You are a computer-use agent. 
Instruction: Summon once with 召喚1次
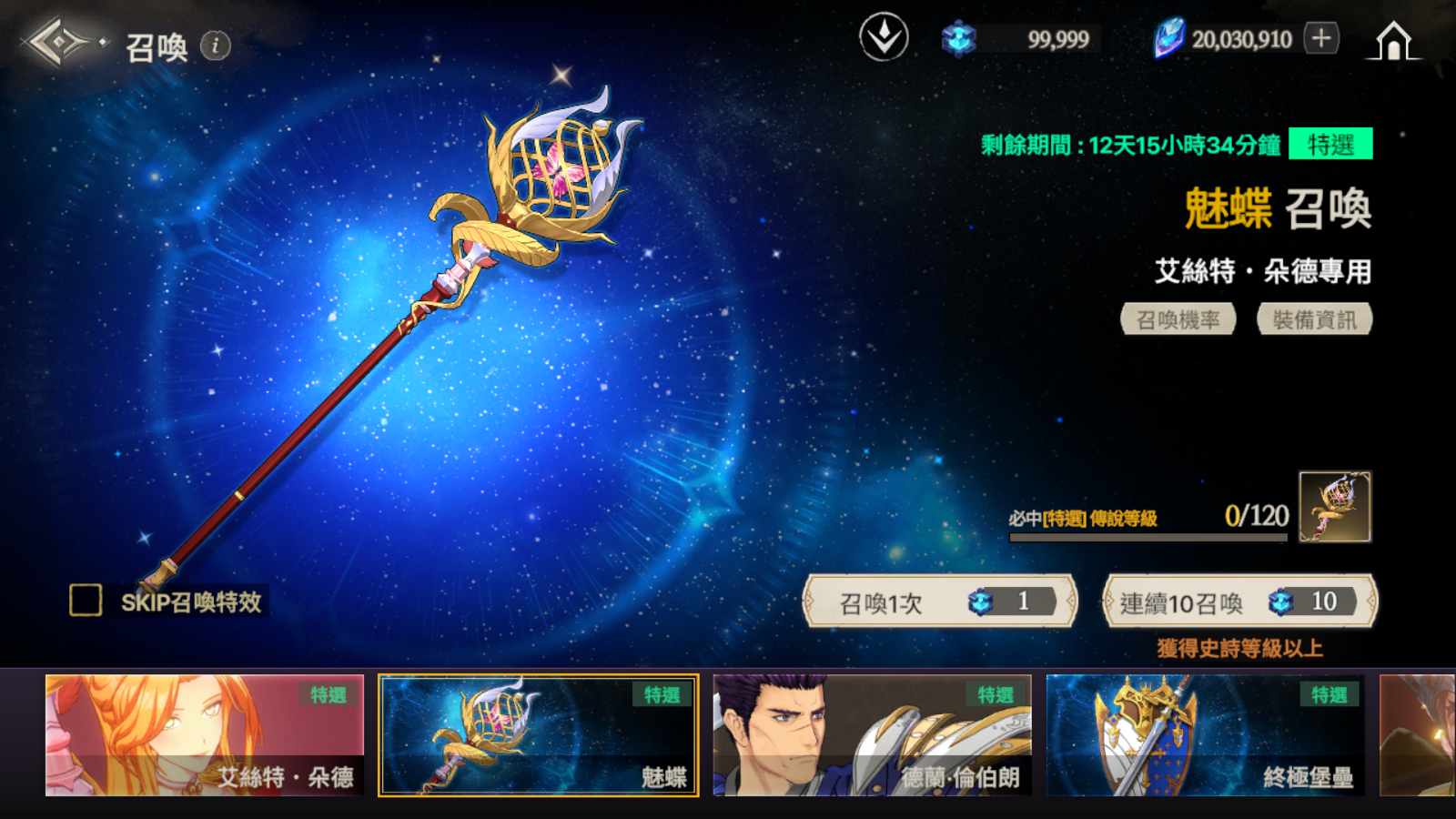coord(940,602)
